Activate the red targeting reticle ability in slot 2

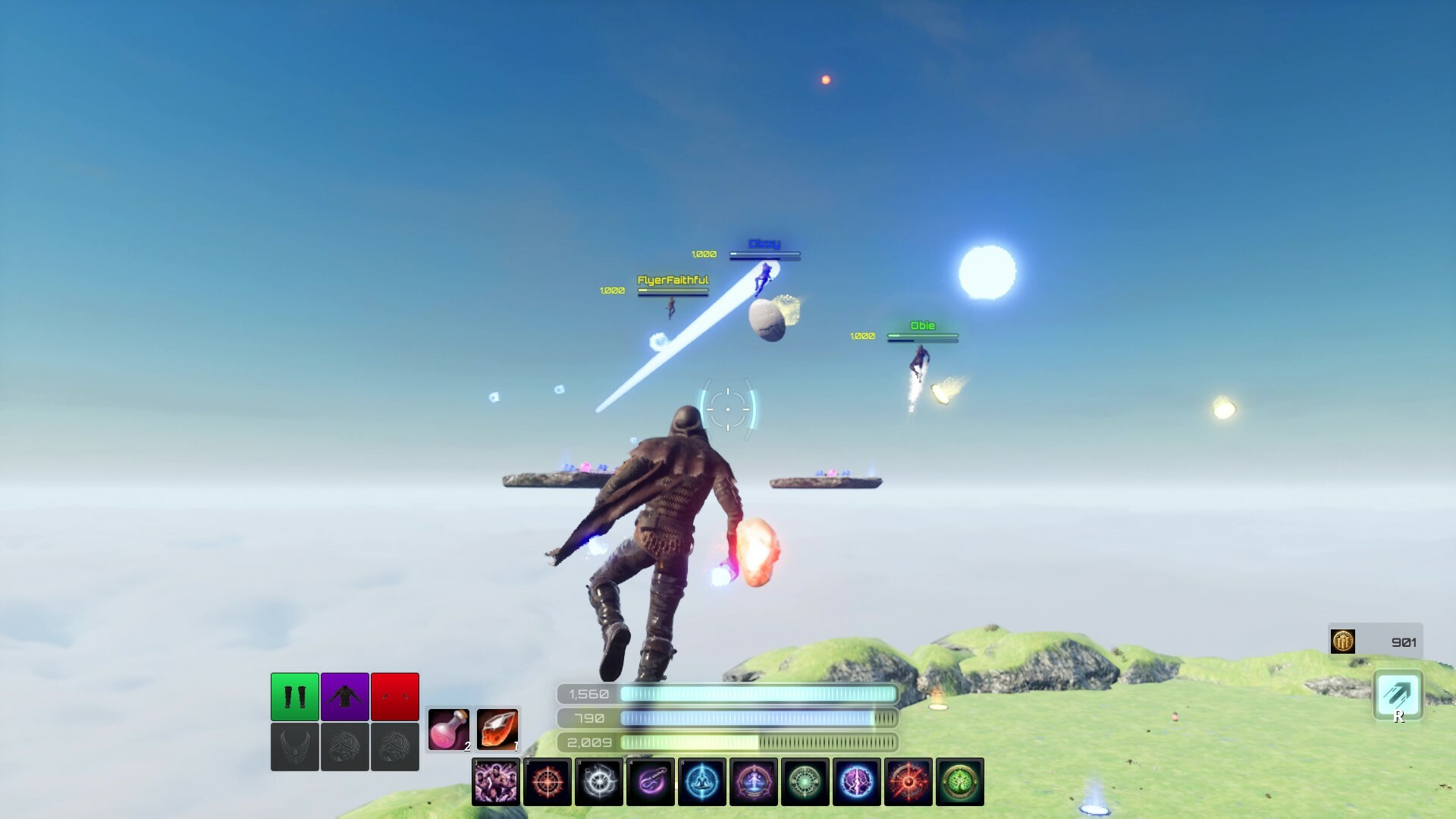pyautogui.click(x=548, y=782)
